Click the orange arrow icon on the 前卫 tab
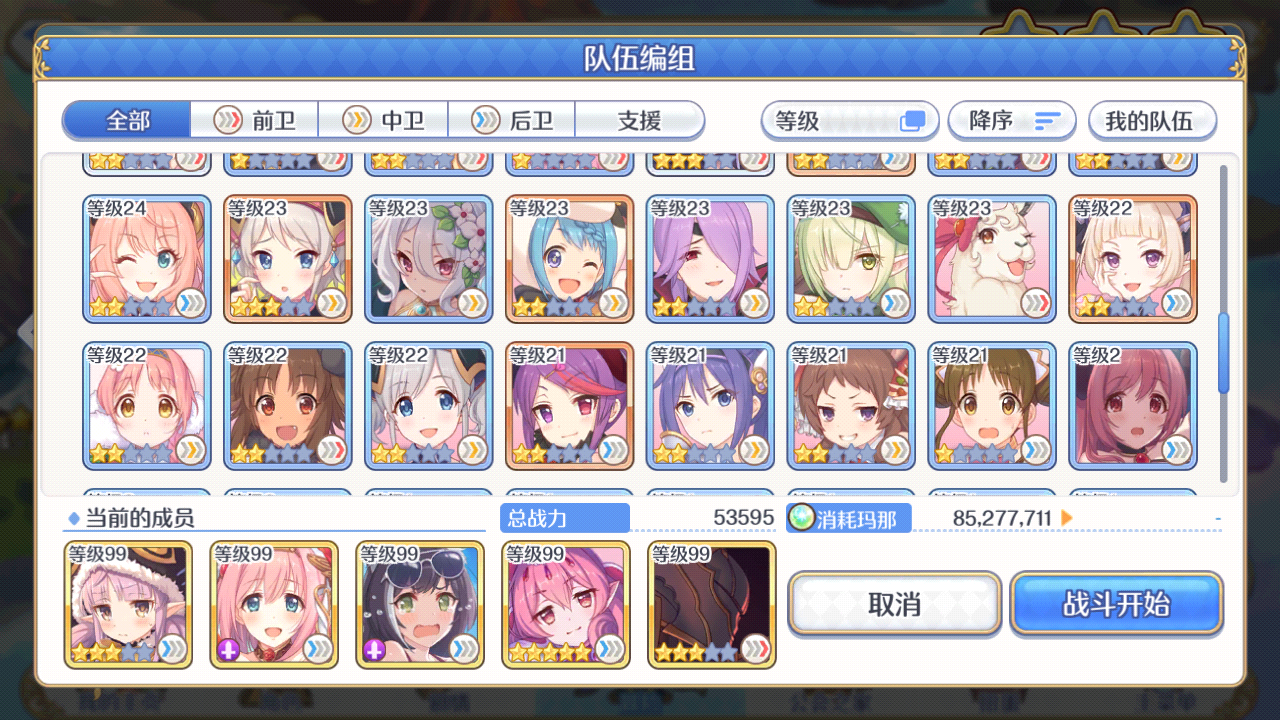Screen dimensions: 1280x720 [x=227, y=119]
